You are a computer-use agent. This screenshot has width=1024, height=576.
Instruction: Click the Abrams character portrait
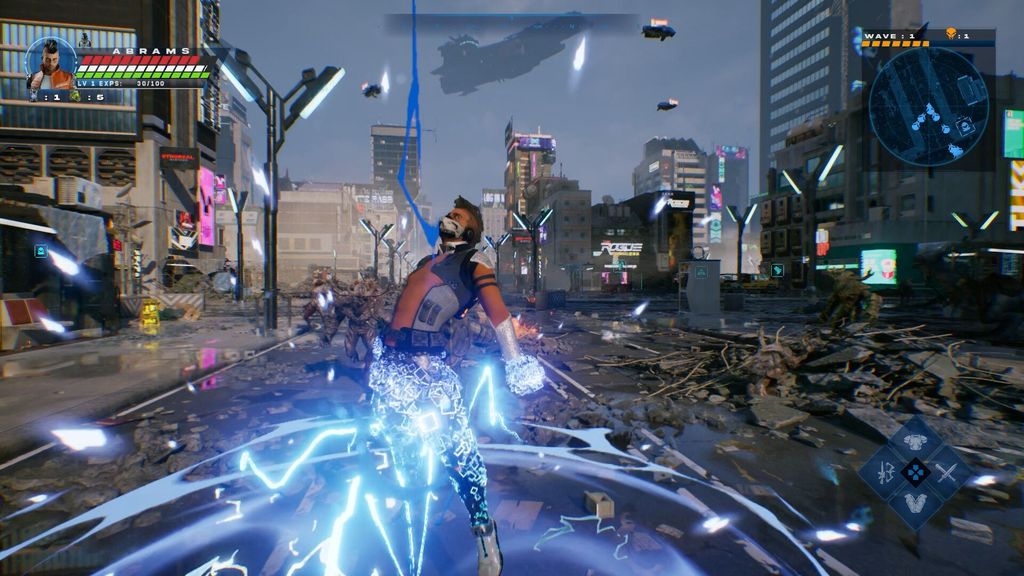pos(50,63)
